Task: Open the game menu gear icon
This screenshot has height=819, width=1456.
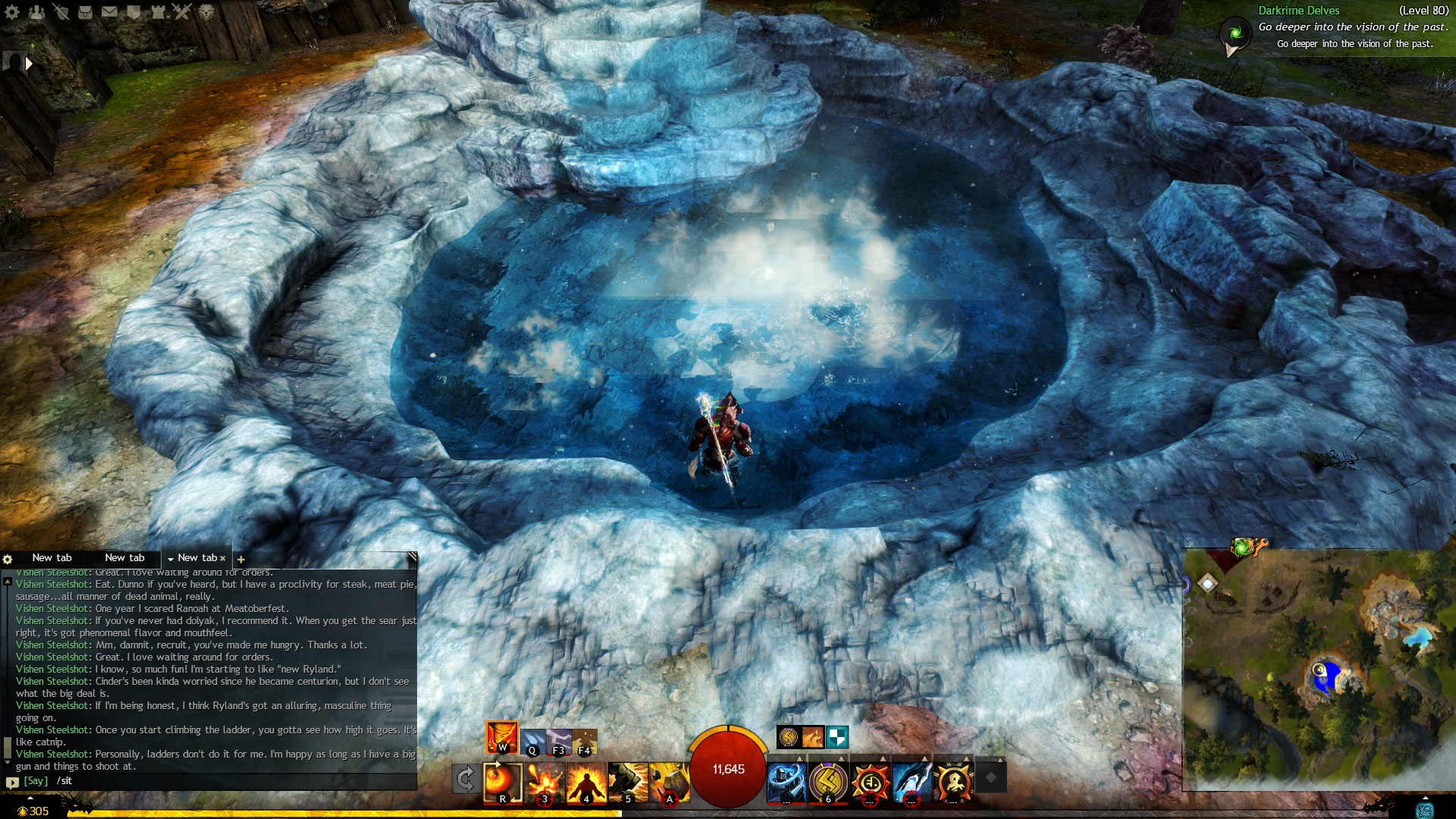Action: click(x=11, y=12)
